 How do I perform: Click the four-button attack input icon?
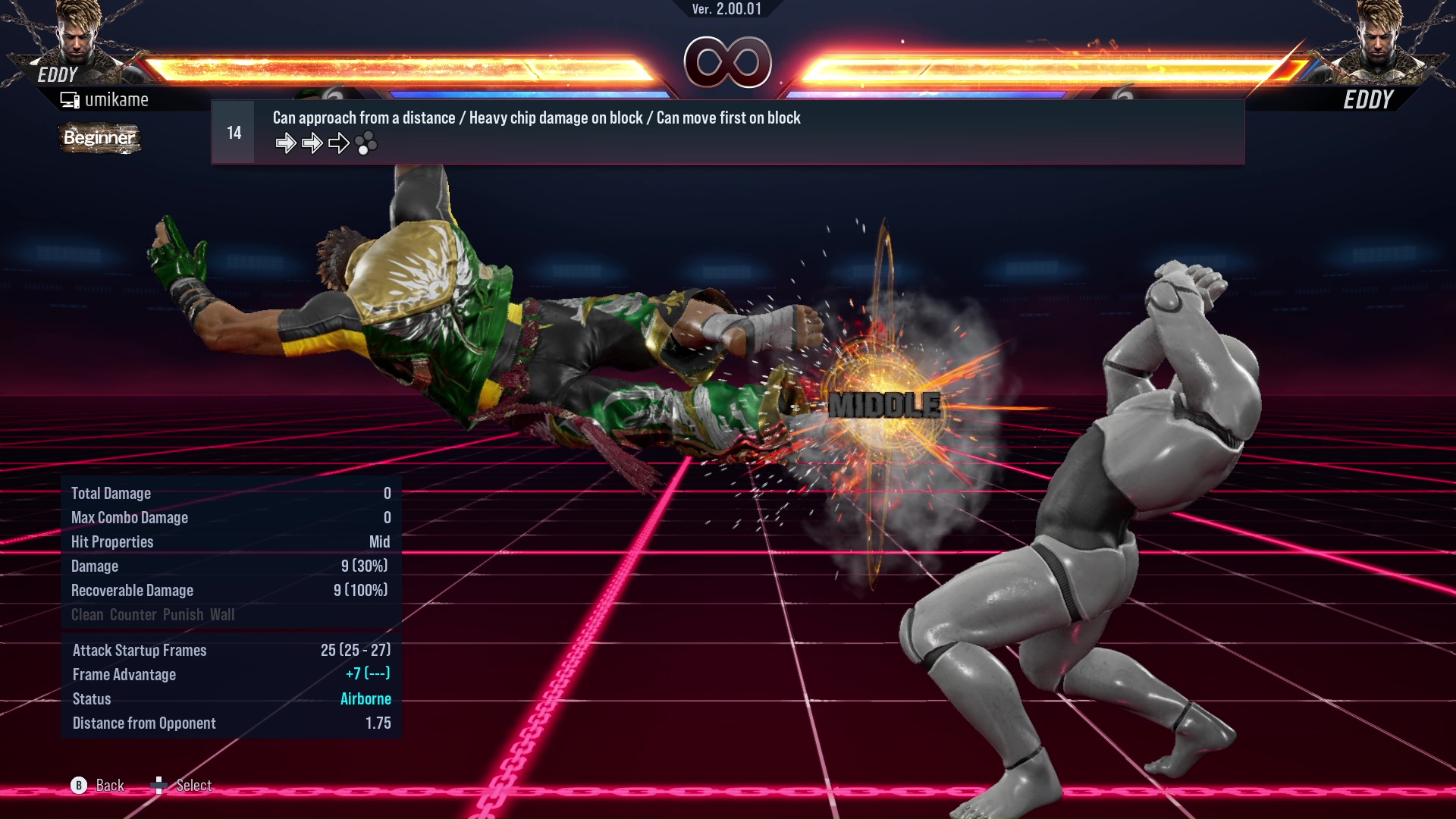pos(366,143)
